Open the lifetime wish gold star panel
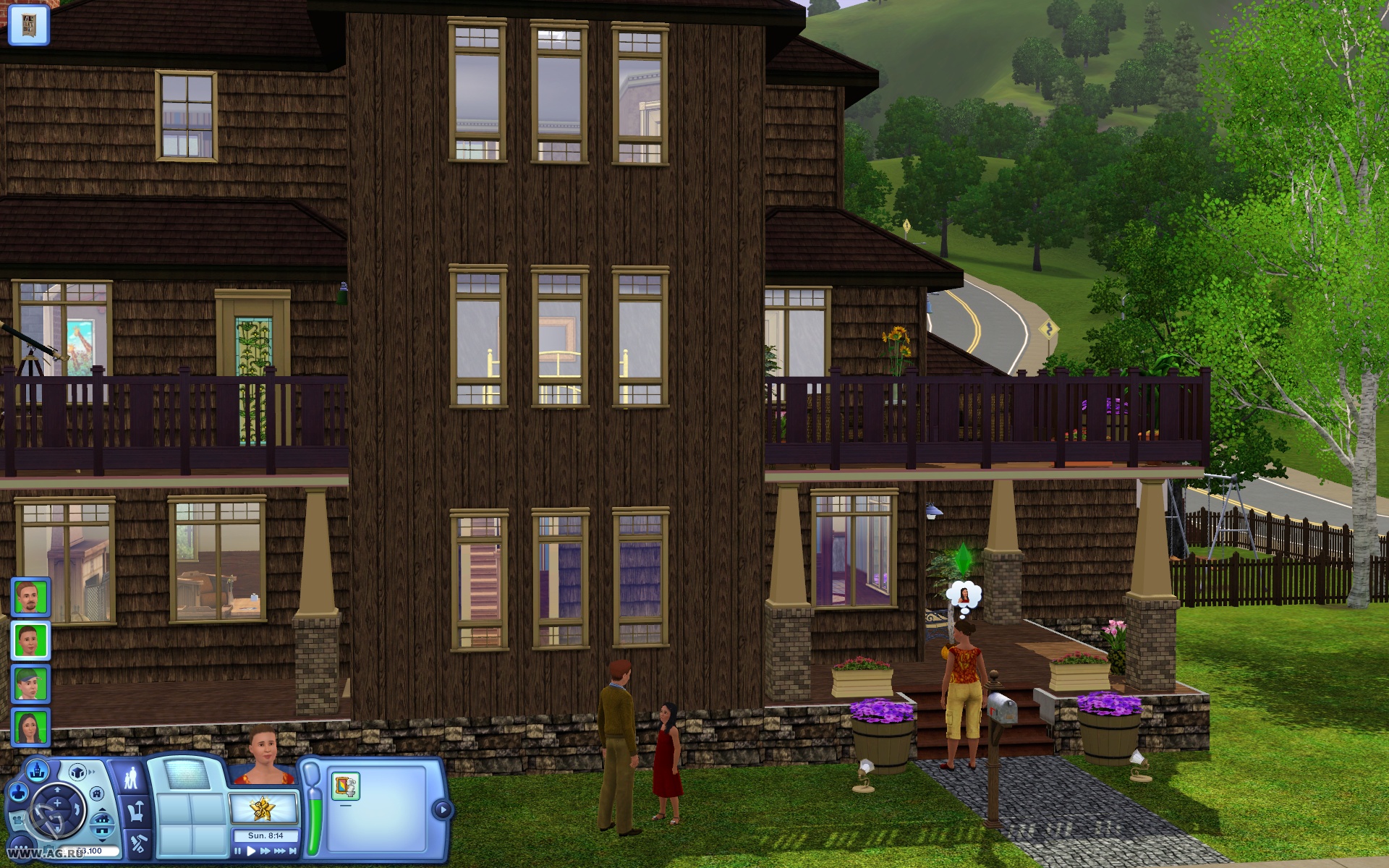 point(263,808)
